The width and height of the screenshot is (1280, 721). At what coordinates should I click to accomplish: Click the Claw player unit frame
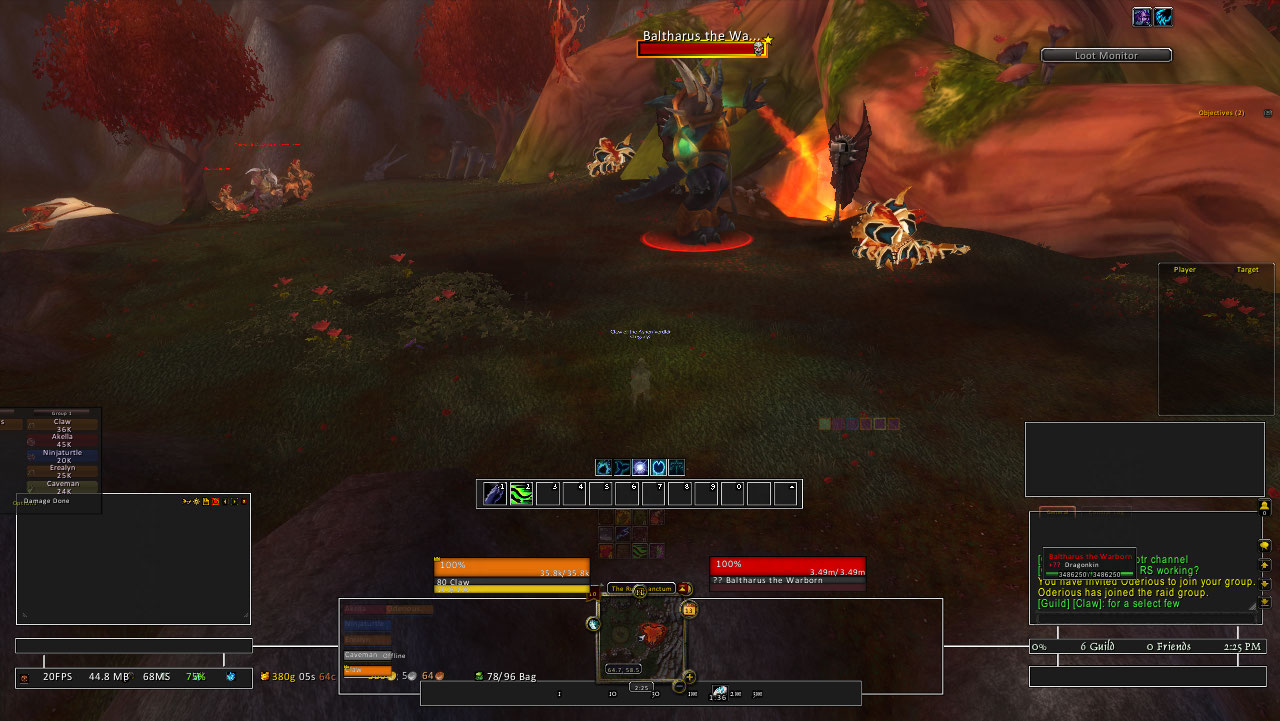(x=511, y=573)
